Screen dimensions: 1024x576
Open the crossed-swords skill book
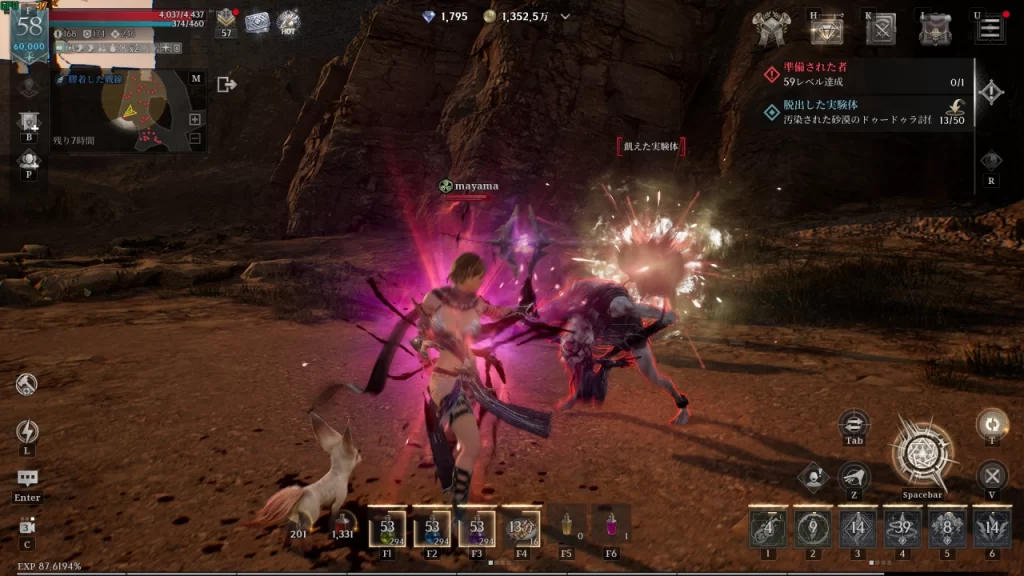coord(881,30)
